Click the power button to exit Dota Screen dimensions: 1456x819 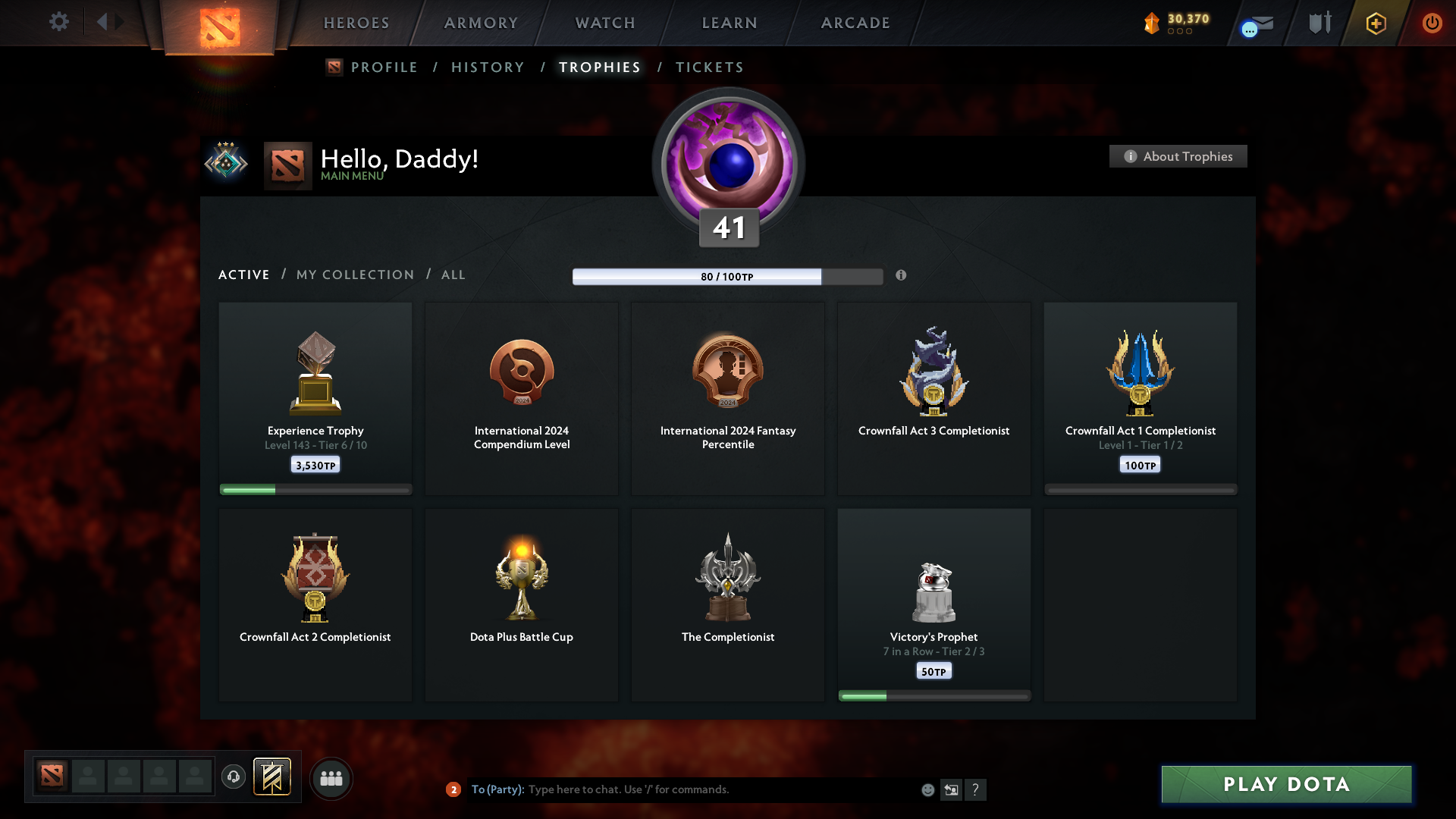[x=1432, y=23]
